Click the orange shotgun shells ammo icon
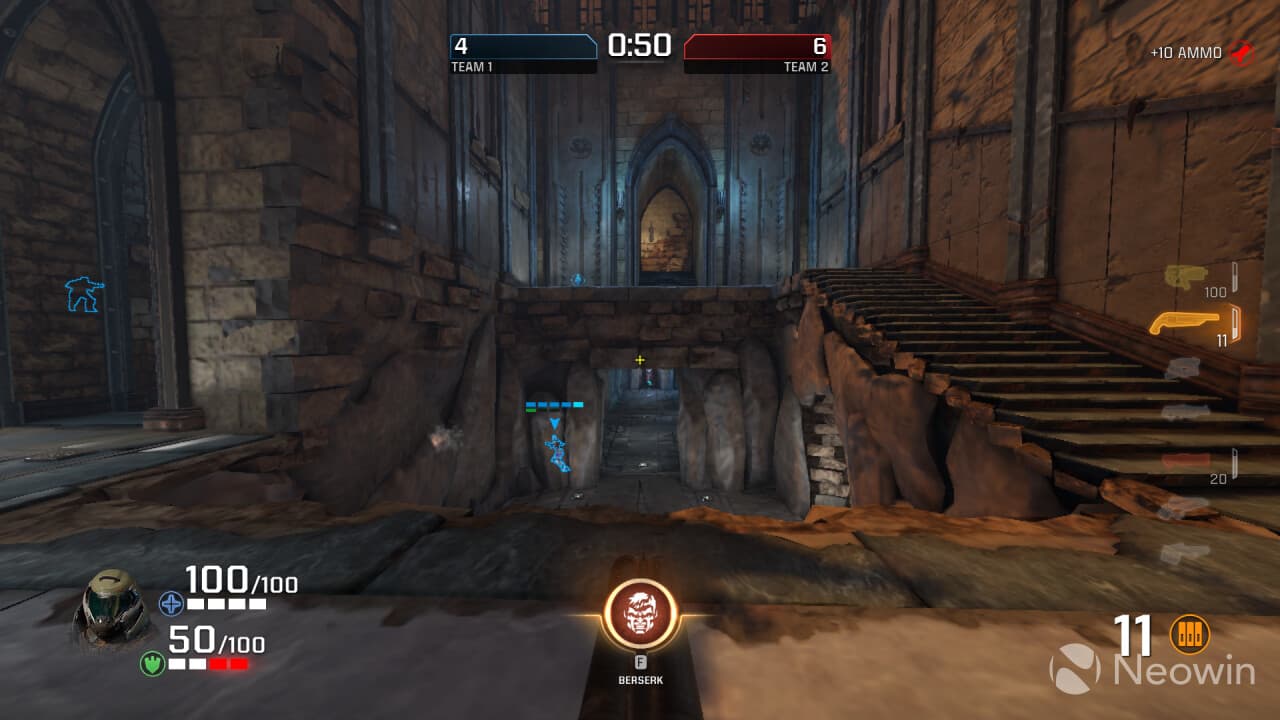 [1189, 634]
